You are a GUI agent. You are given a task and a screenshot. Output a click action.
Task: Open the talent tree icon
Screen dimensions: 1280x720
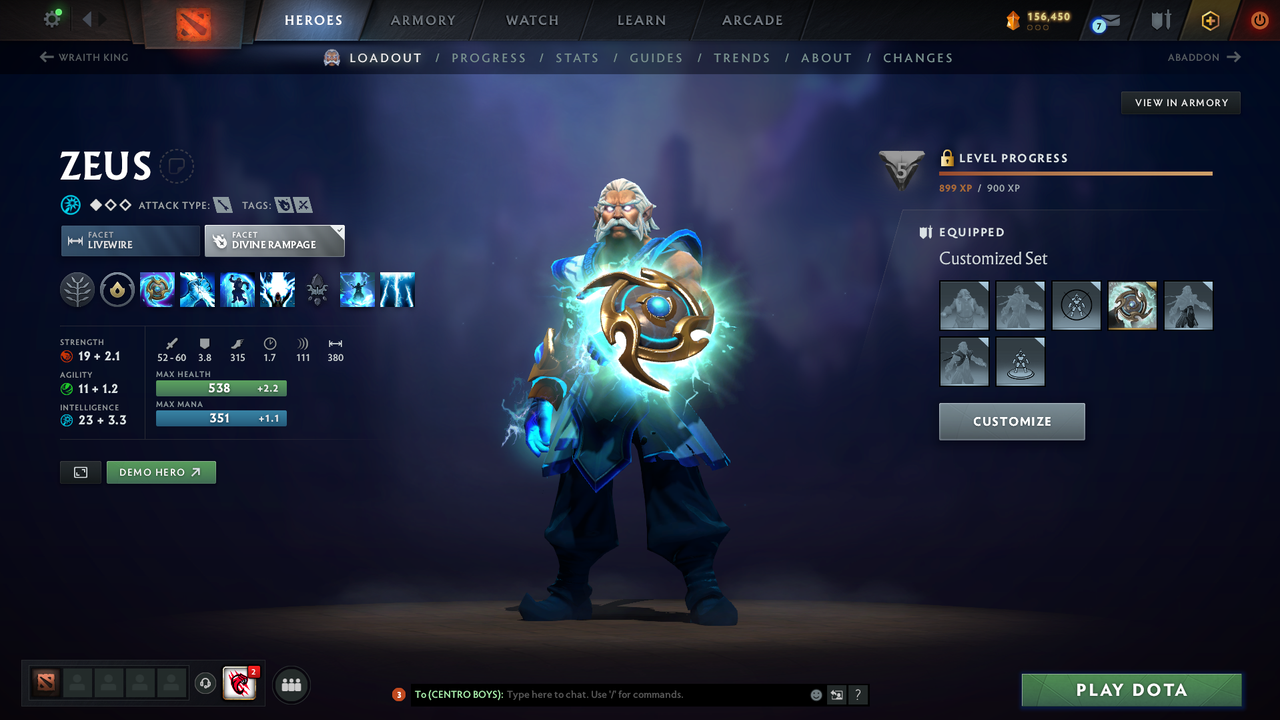tap(77, 290)
